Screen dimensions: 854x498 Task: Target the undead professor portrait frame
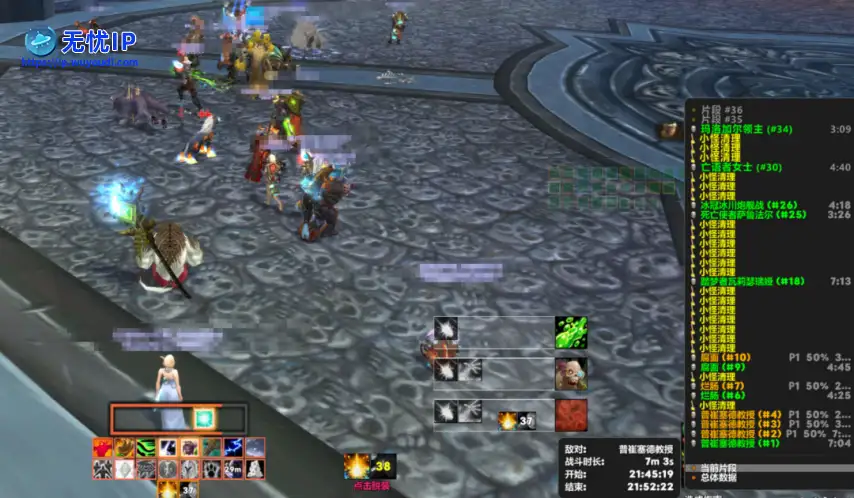(571, 374)
